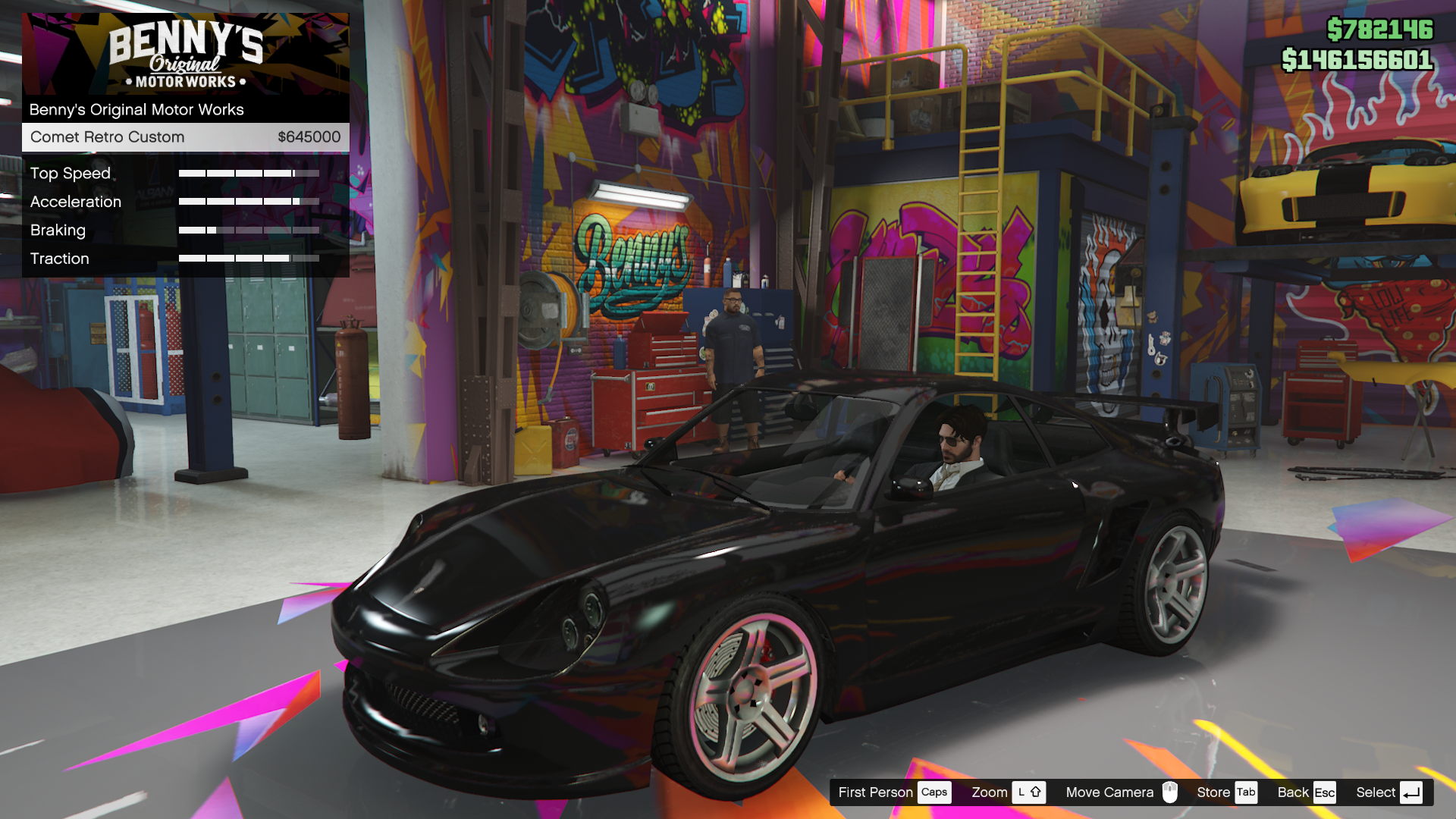Click the L Shift key icon for Zoom
This screenshot has width=1456, height=819.
(1030, 792)
